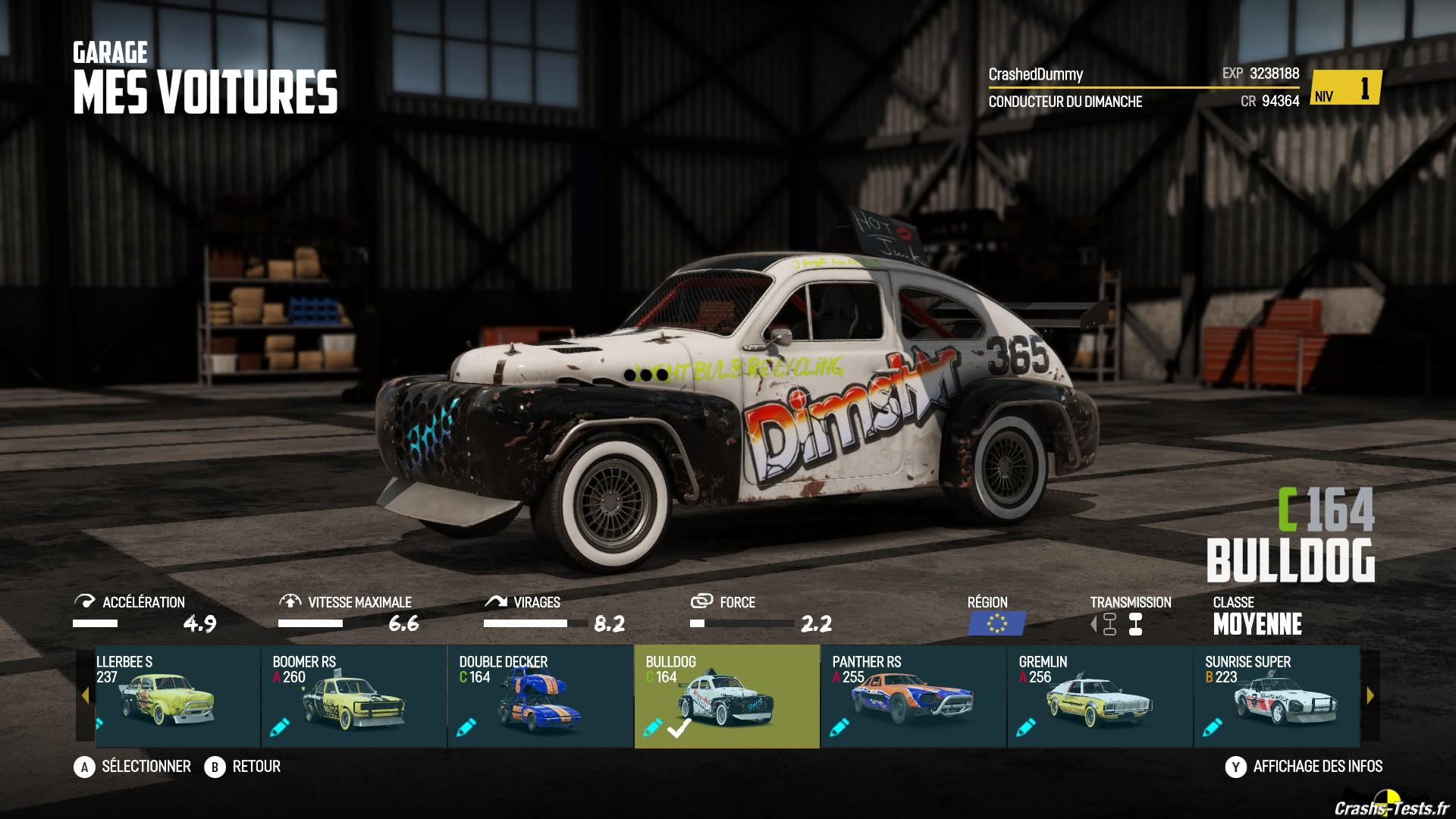Go back with the Retour option
The width and height of the screenshot is (1456, 819).
[243, 767]
